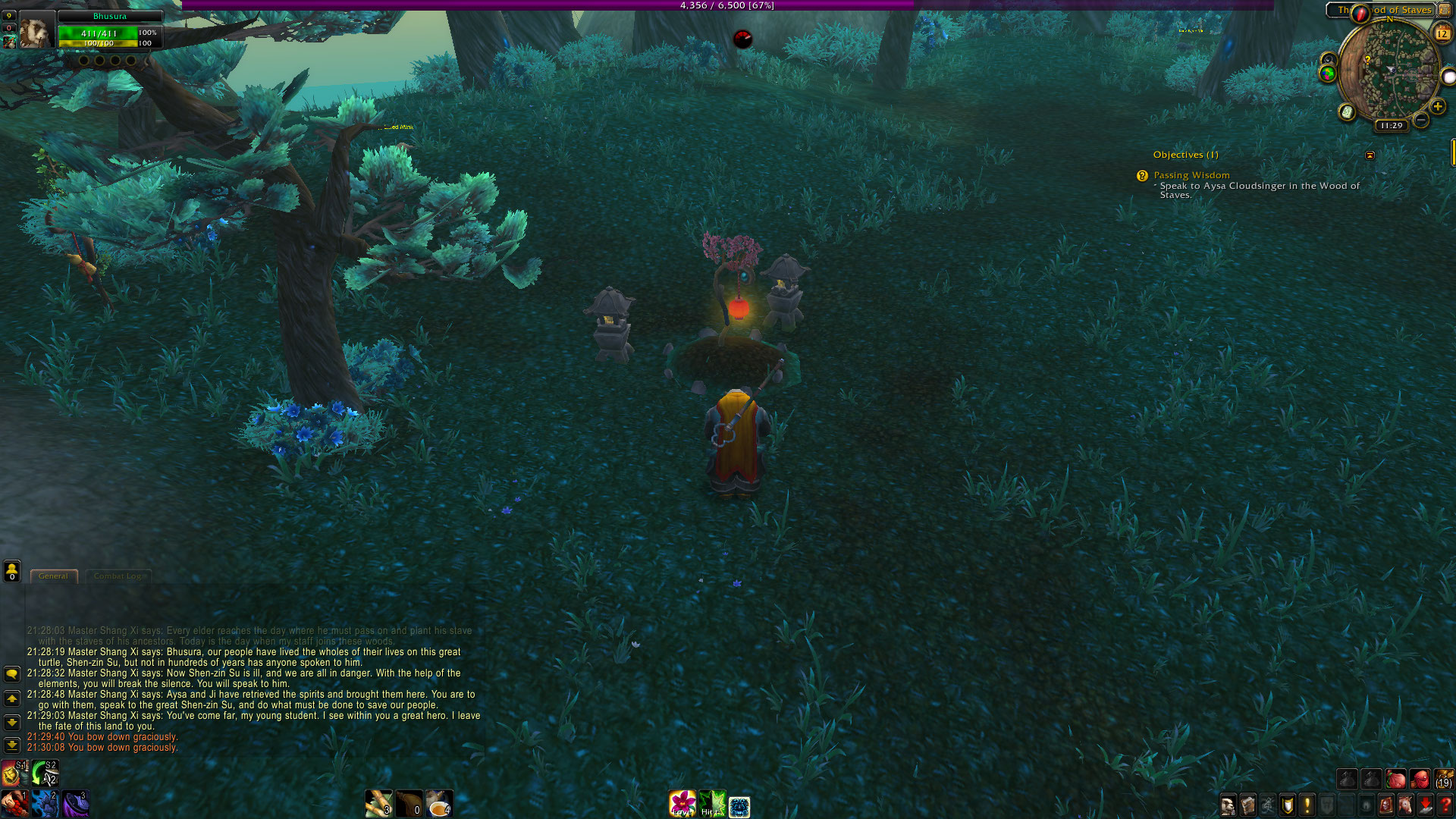Viewport: 1456px width, 819px height.
Task: Open the red question mark help button
Action: (x=1445, y=805)
